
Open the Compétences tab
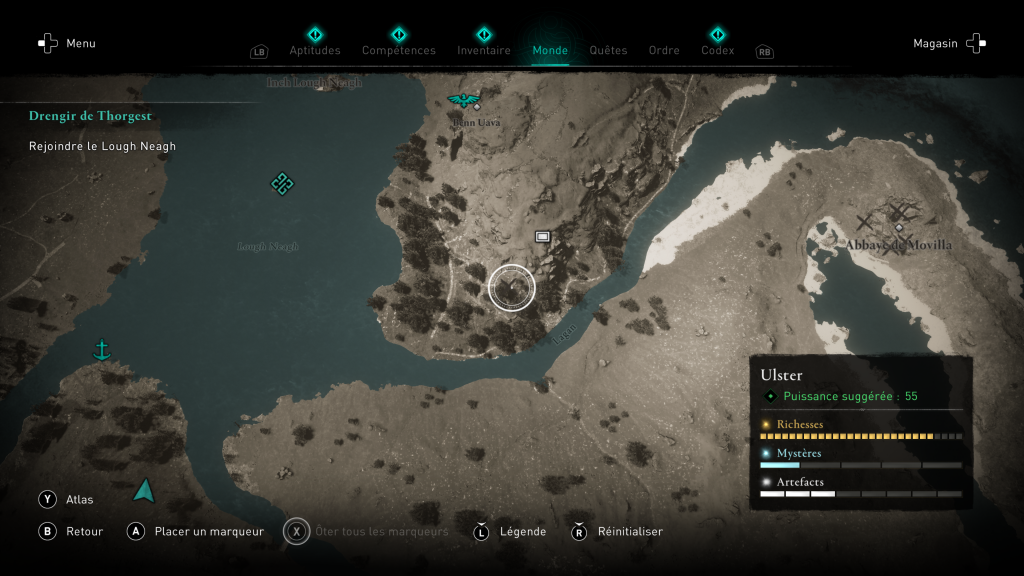[399, 50]
